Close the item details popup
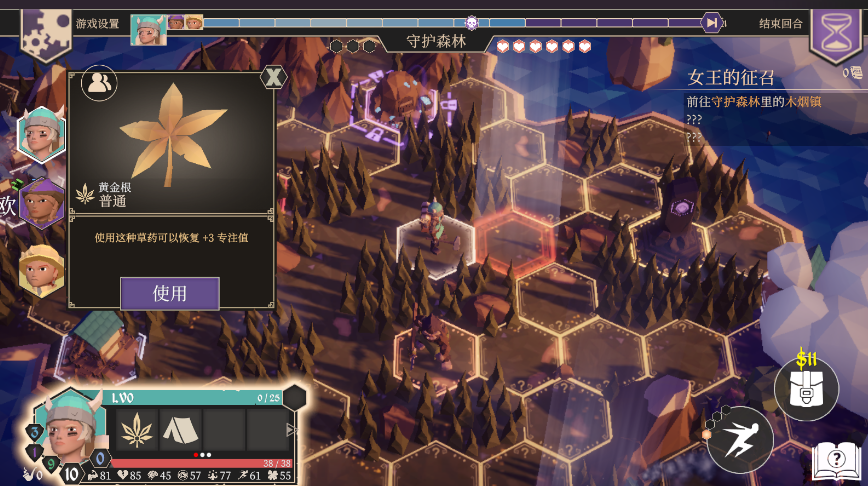This screenshot has height=486, width=868. 273,77
